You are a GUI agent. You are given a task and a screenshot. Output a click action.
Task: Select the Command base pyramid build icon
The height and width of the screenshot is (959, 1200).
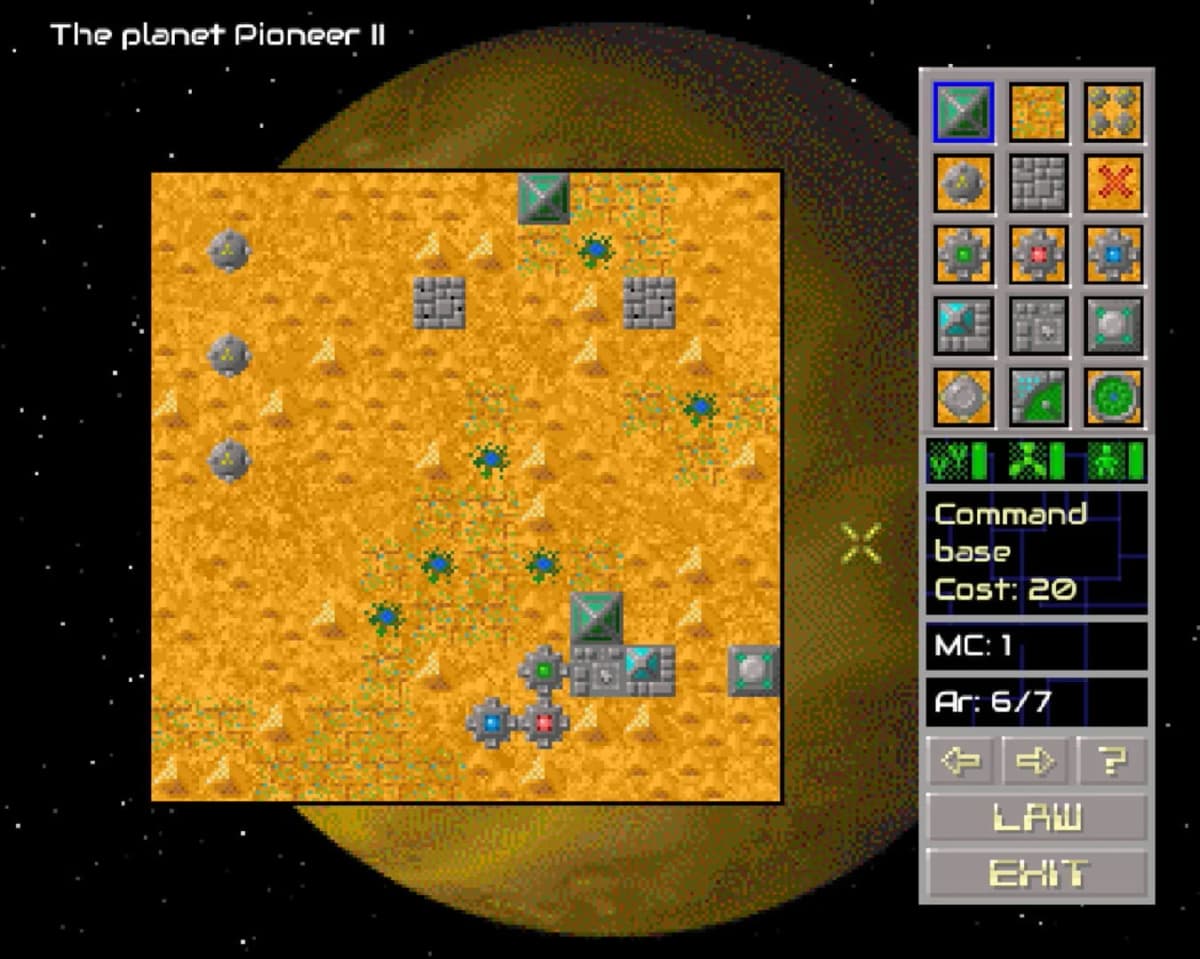963,111
